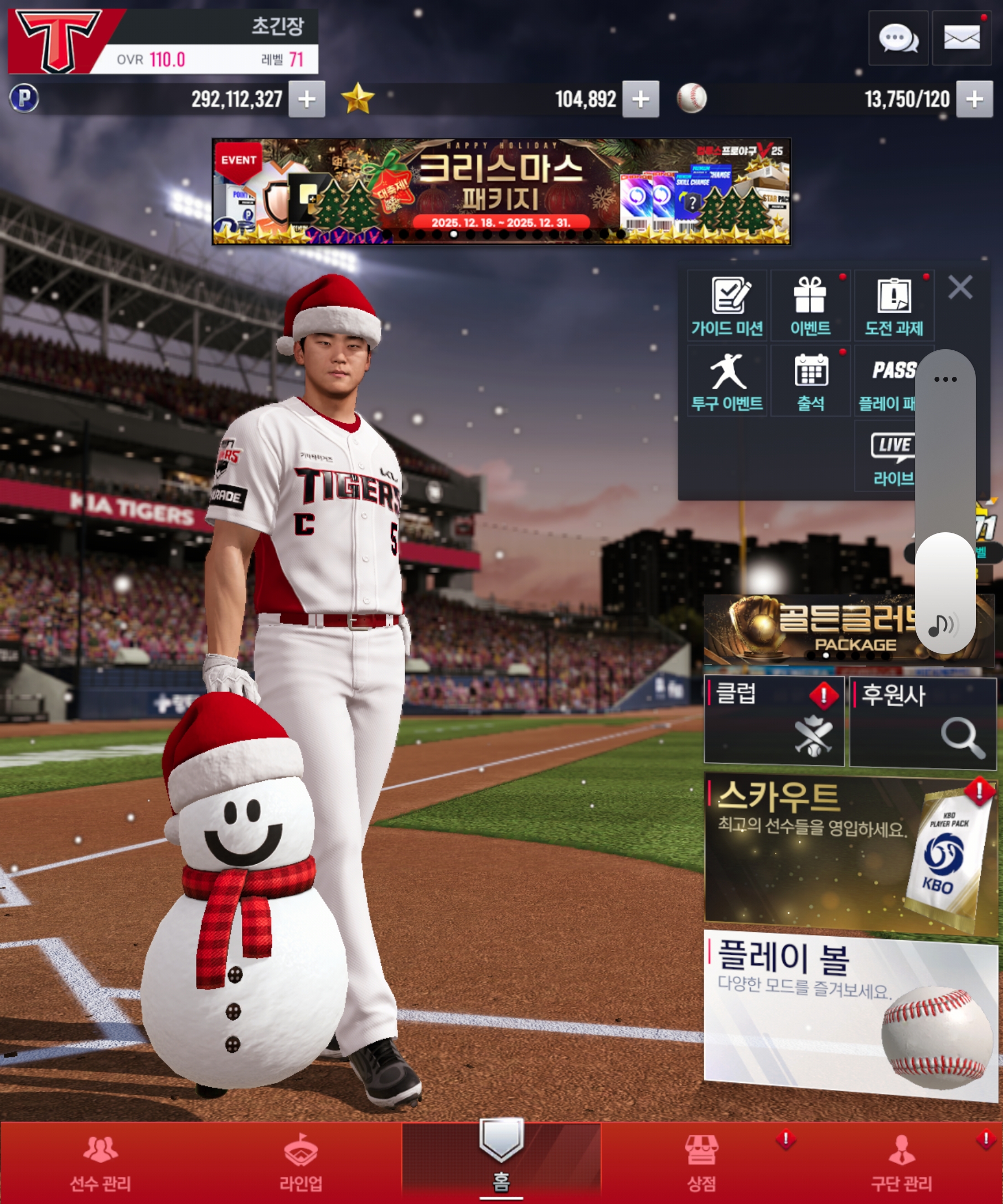The width and height of the screenshot is (1003, 1204).
Task: Recharge baseballs with the plus button
Action: pyautogui.click(x=974, y=99)
